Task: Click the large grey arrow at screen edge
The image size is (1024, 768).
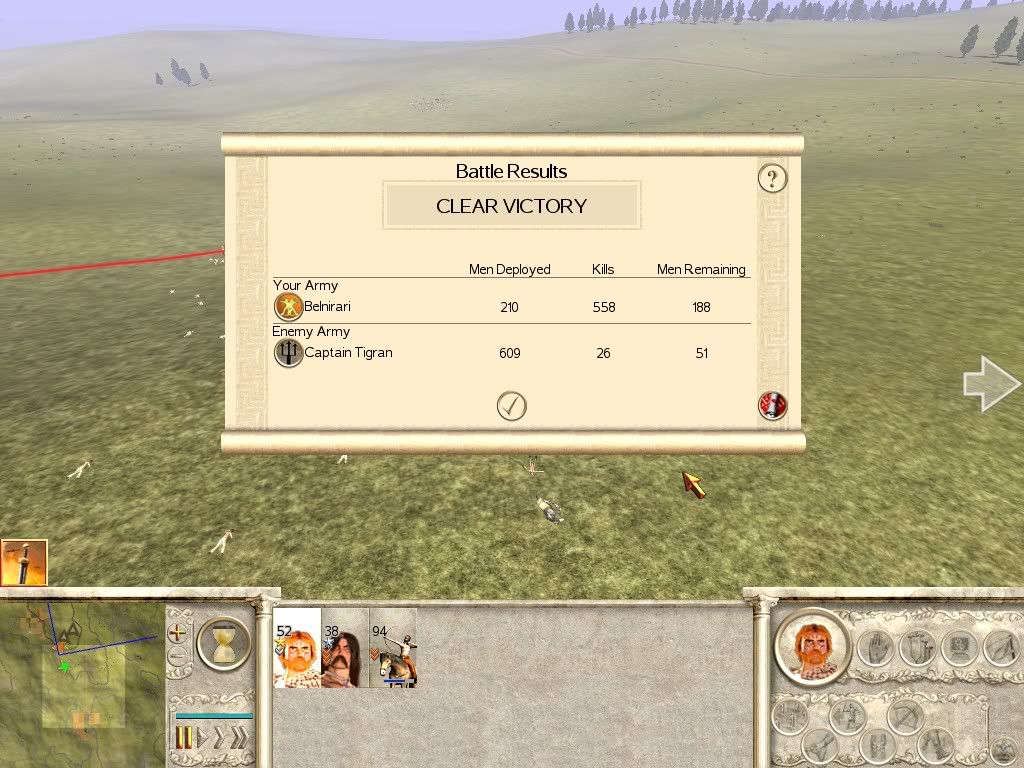Action: coord(990,384)
